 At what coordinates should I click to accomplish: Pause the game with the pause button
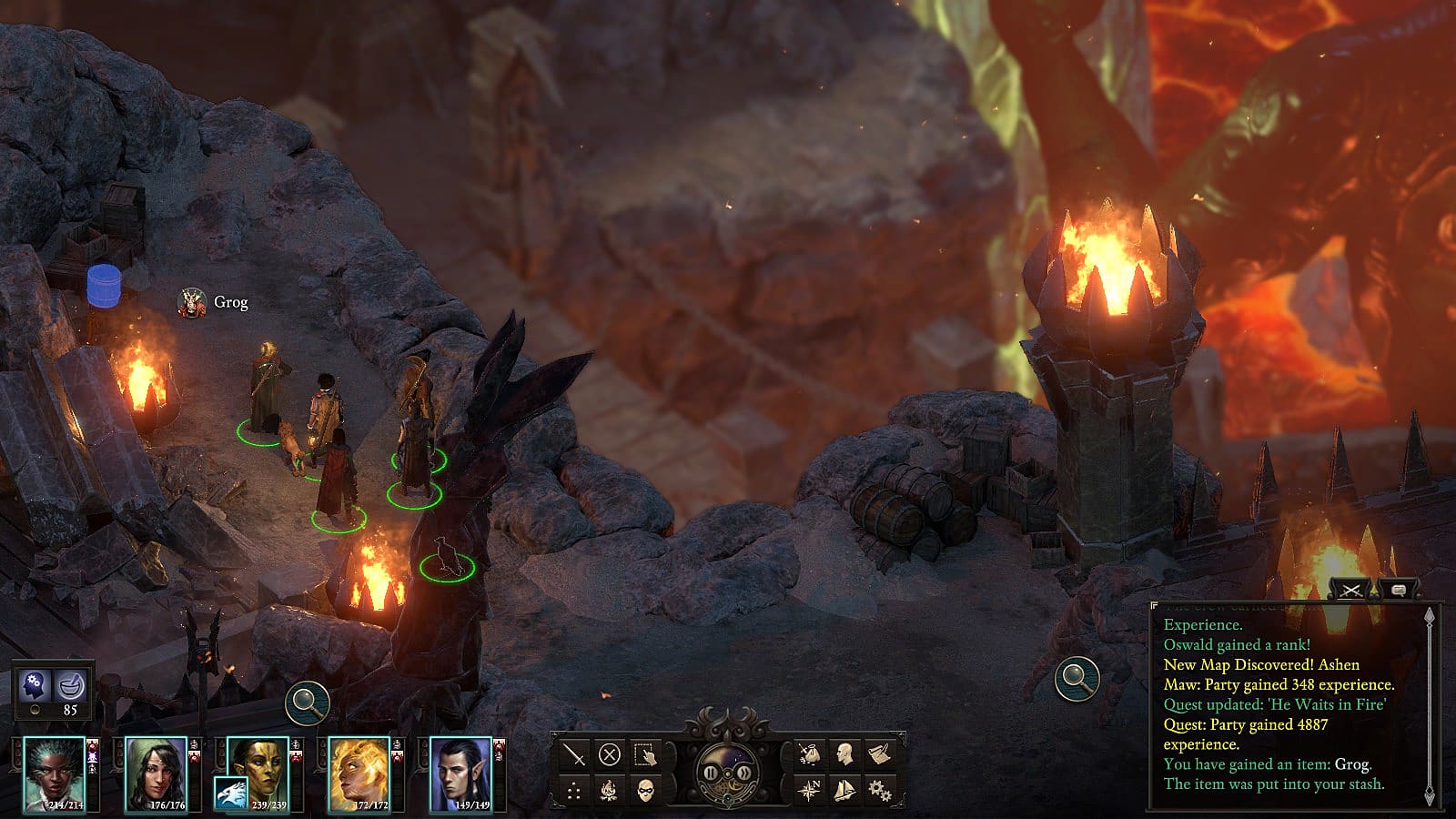click(x=711, y=773)
